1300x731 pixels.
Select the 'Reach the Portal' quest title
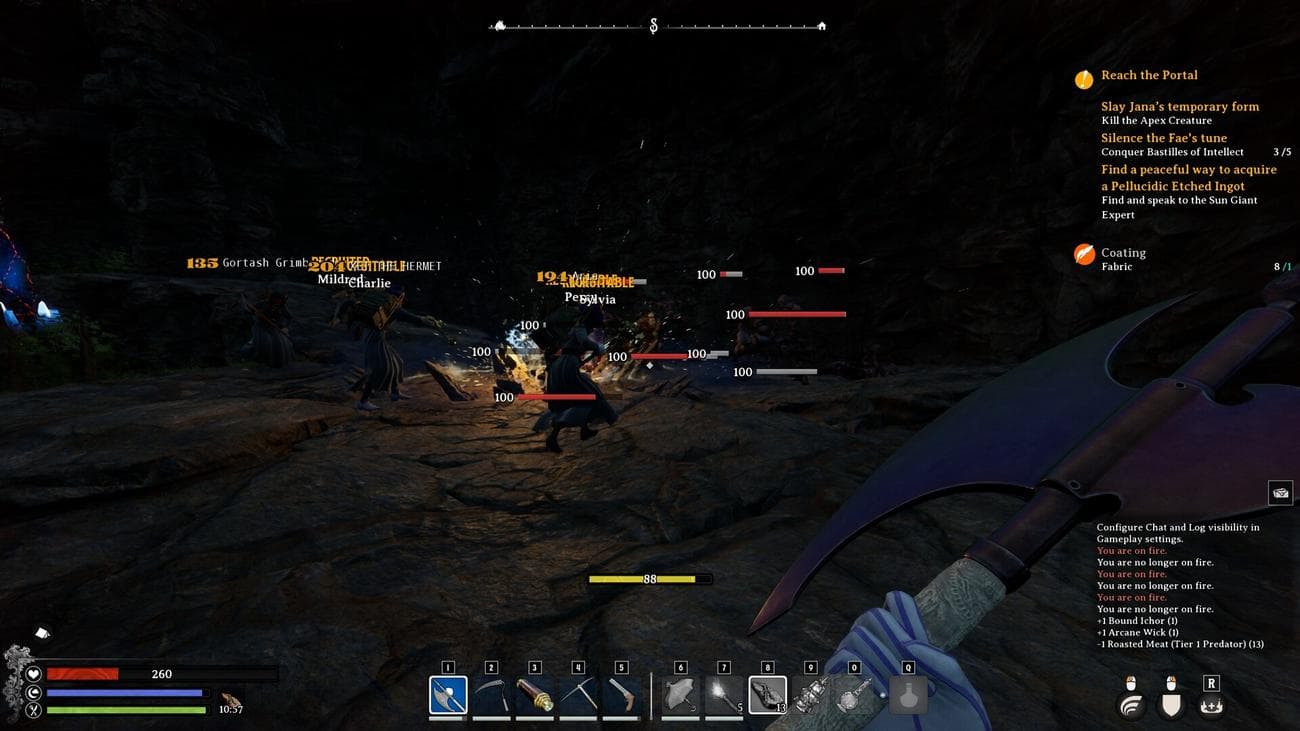[1148, 75]
